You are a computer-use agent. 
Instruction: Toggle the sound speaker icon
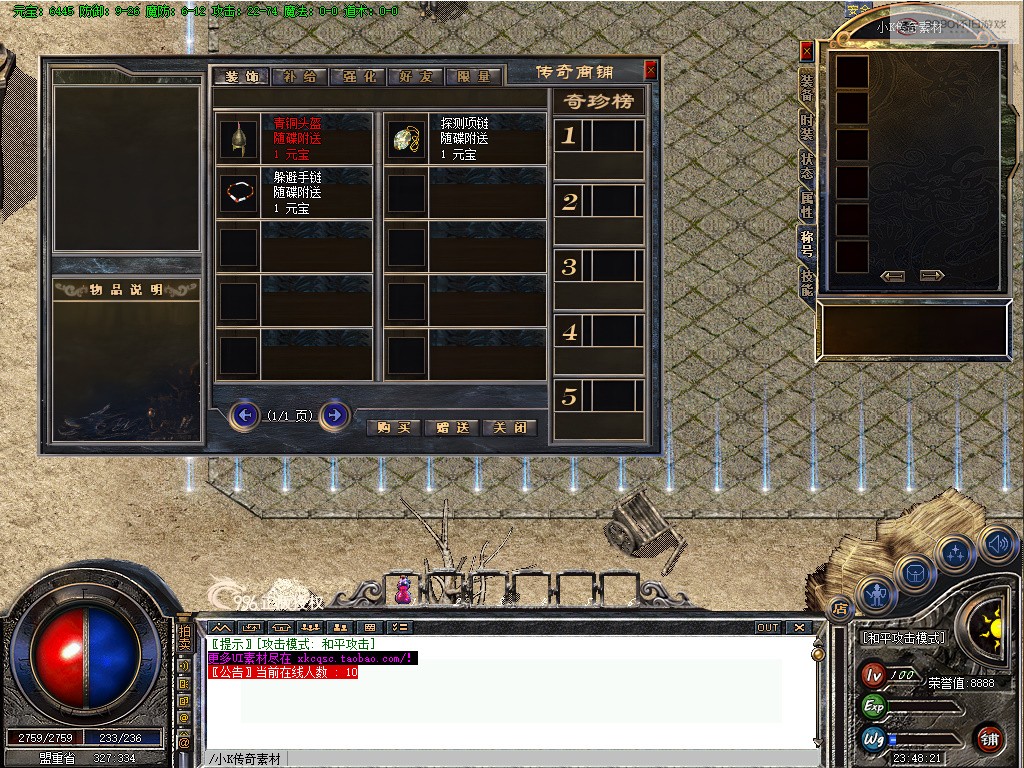coord(997,544)
